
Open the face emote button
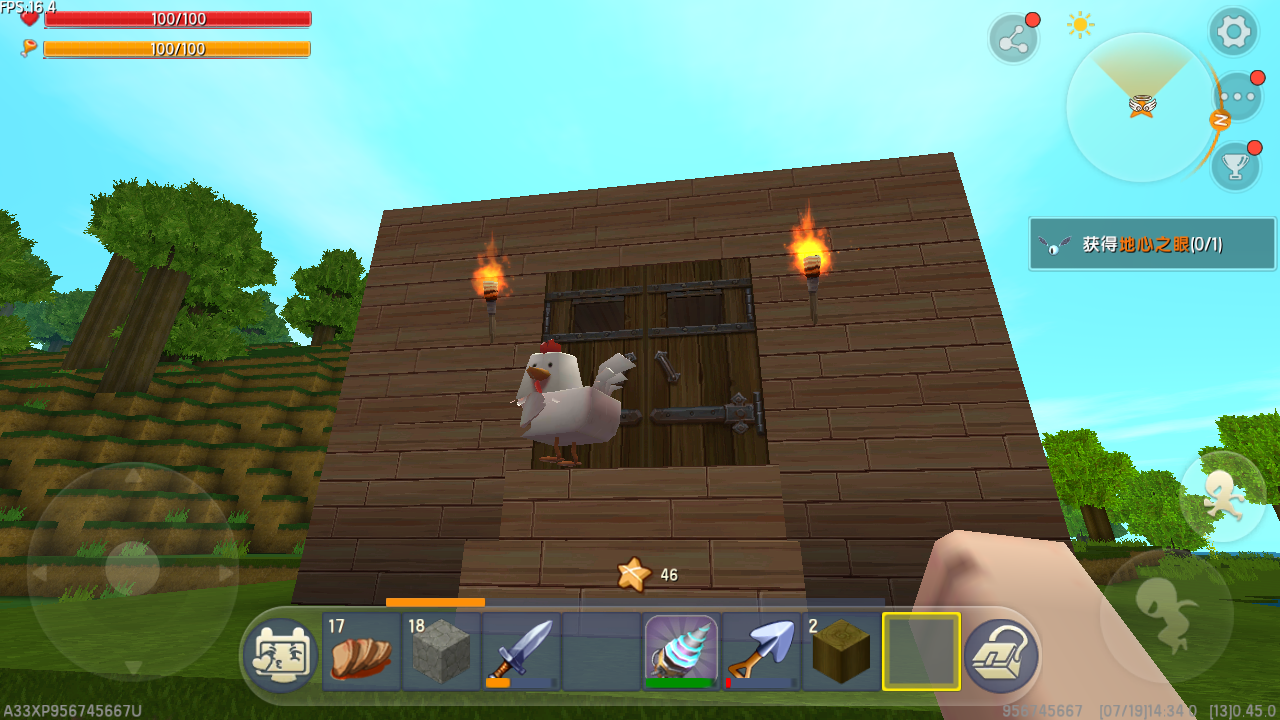[x=281, y=655]
